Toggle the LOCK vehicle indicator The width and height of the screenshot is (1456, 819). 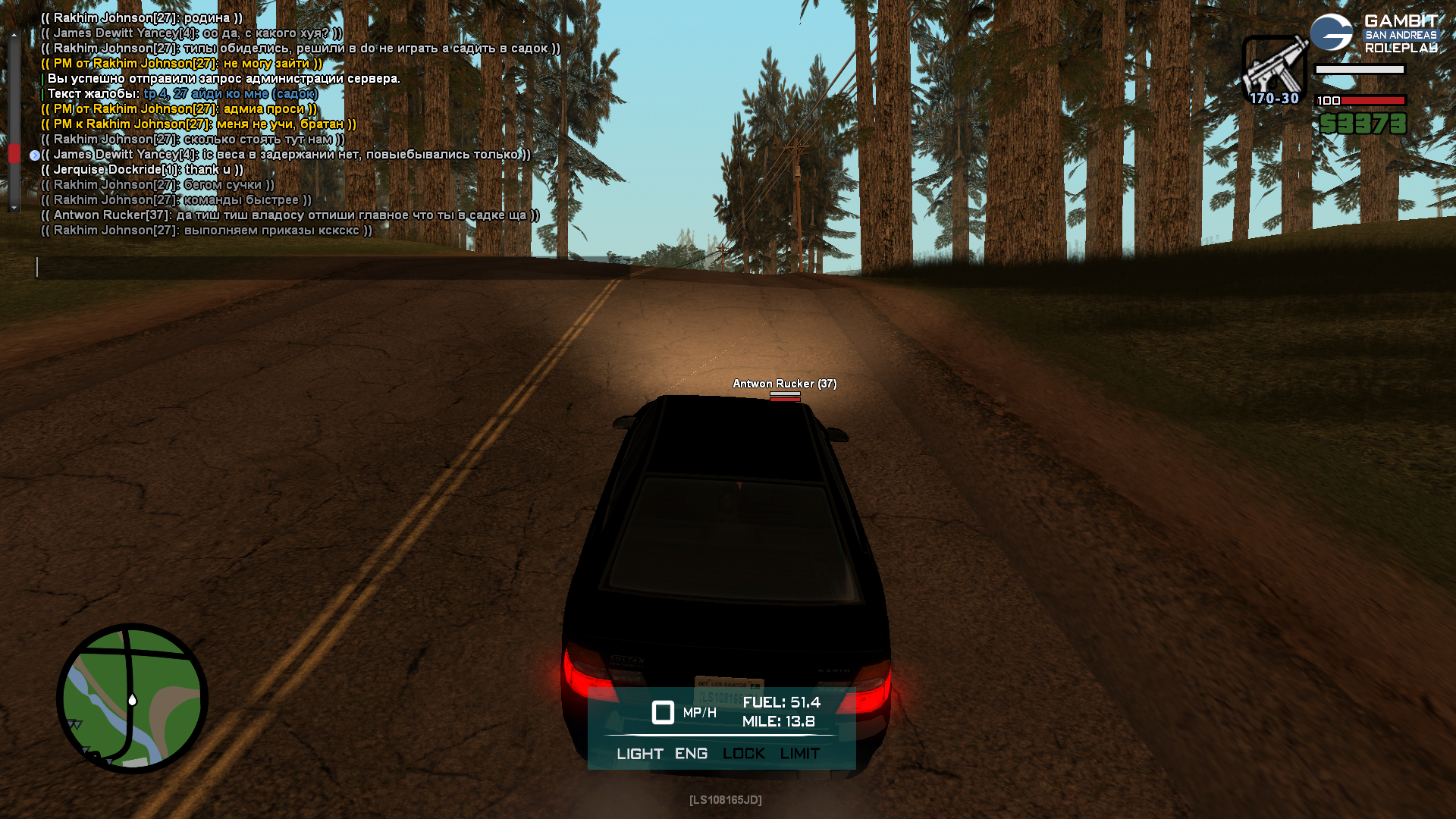tap(743, 754)
